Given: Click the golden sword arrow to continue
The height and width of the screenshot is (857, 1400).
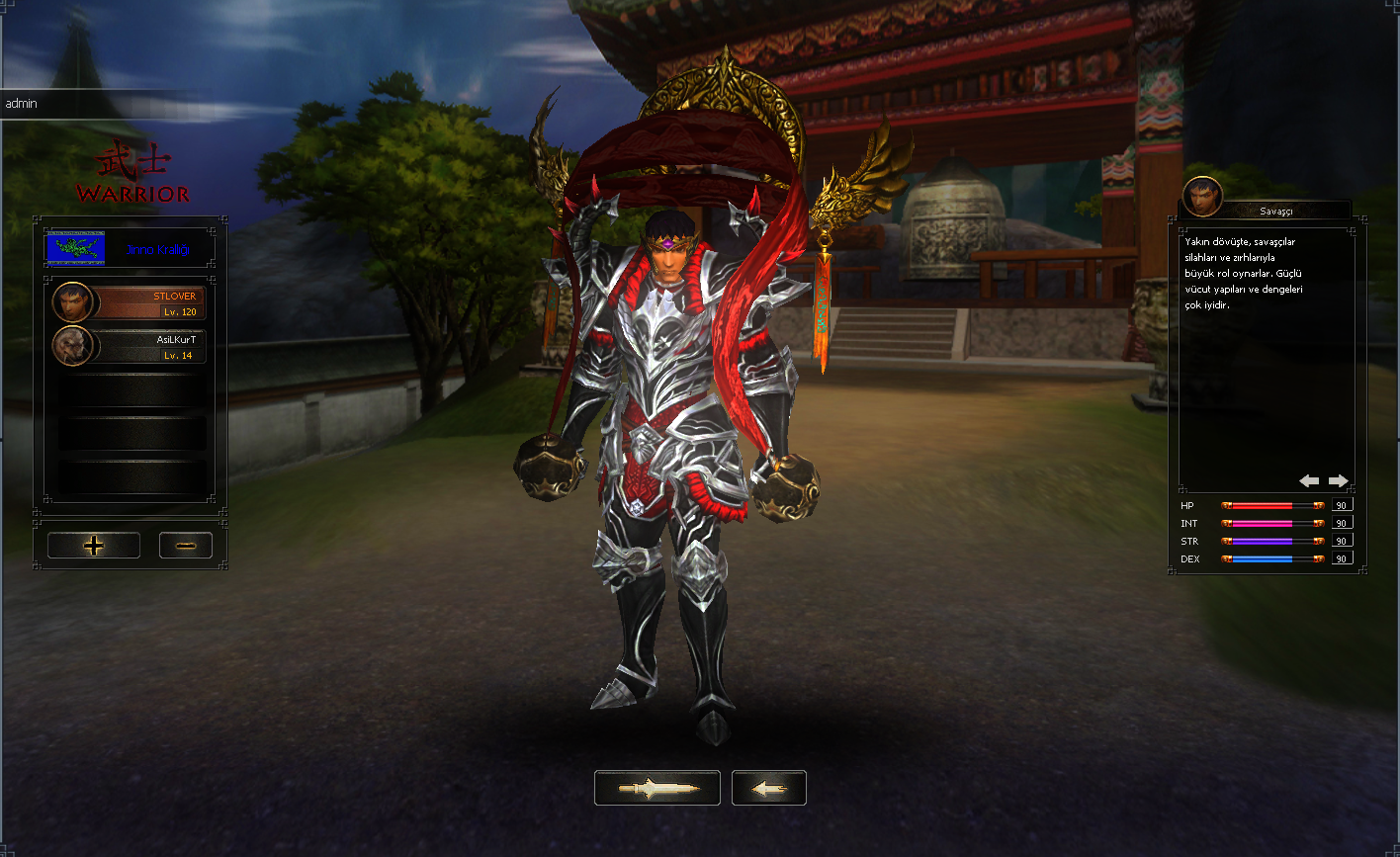Looking at the screenshot, I should pyautogui.click(x=656, y=788).
